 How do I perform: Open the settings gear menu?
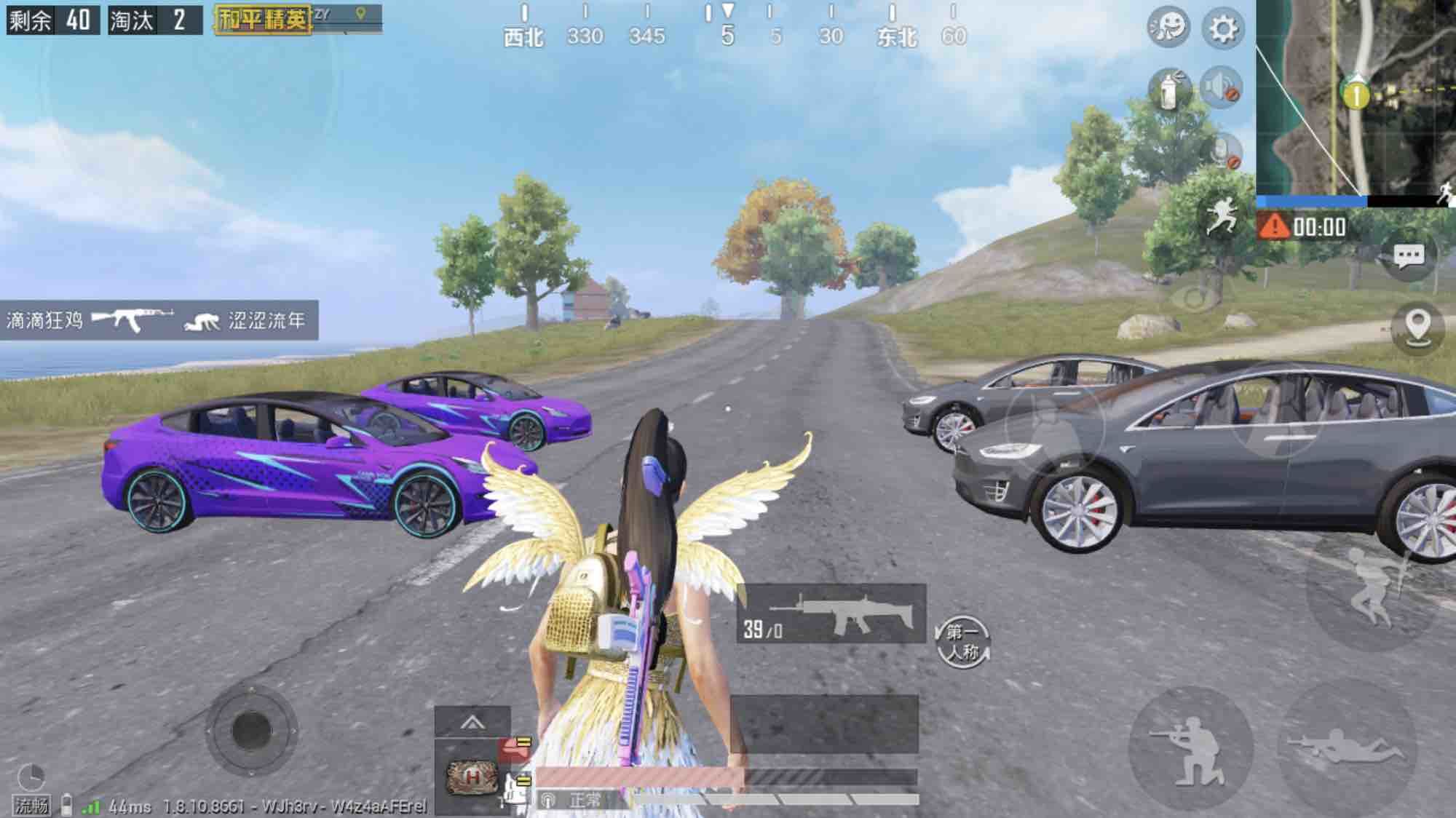tap(1223, 29)
